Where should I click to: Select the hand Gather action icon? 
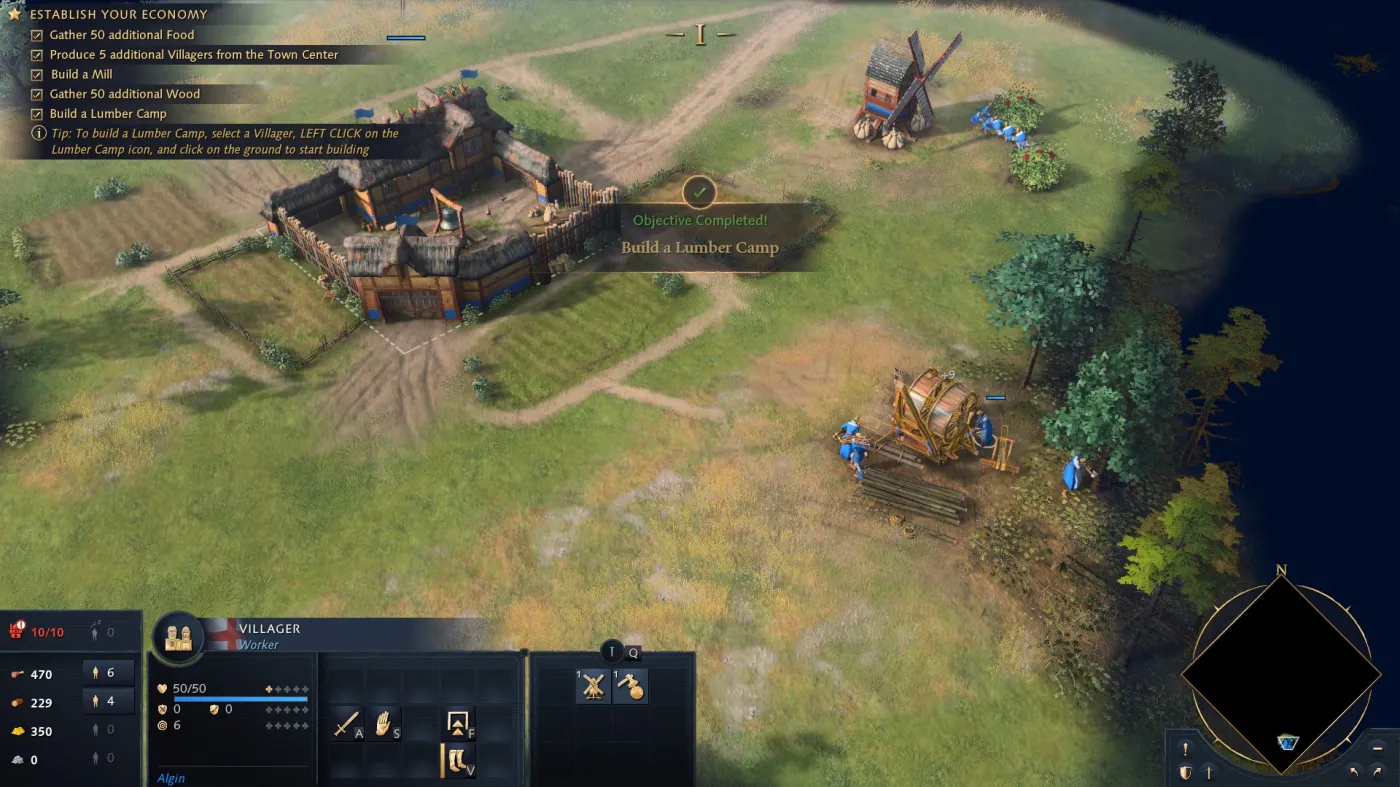tap(381, 722)
